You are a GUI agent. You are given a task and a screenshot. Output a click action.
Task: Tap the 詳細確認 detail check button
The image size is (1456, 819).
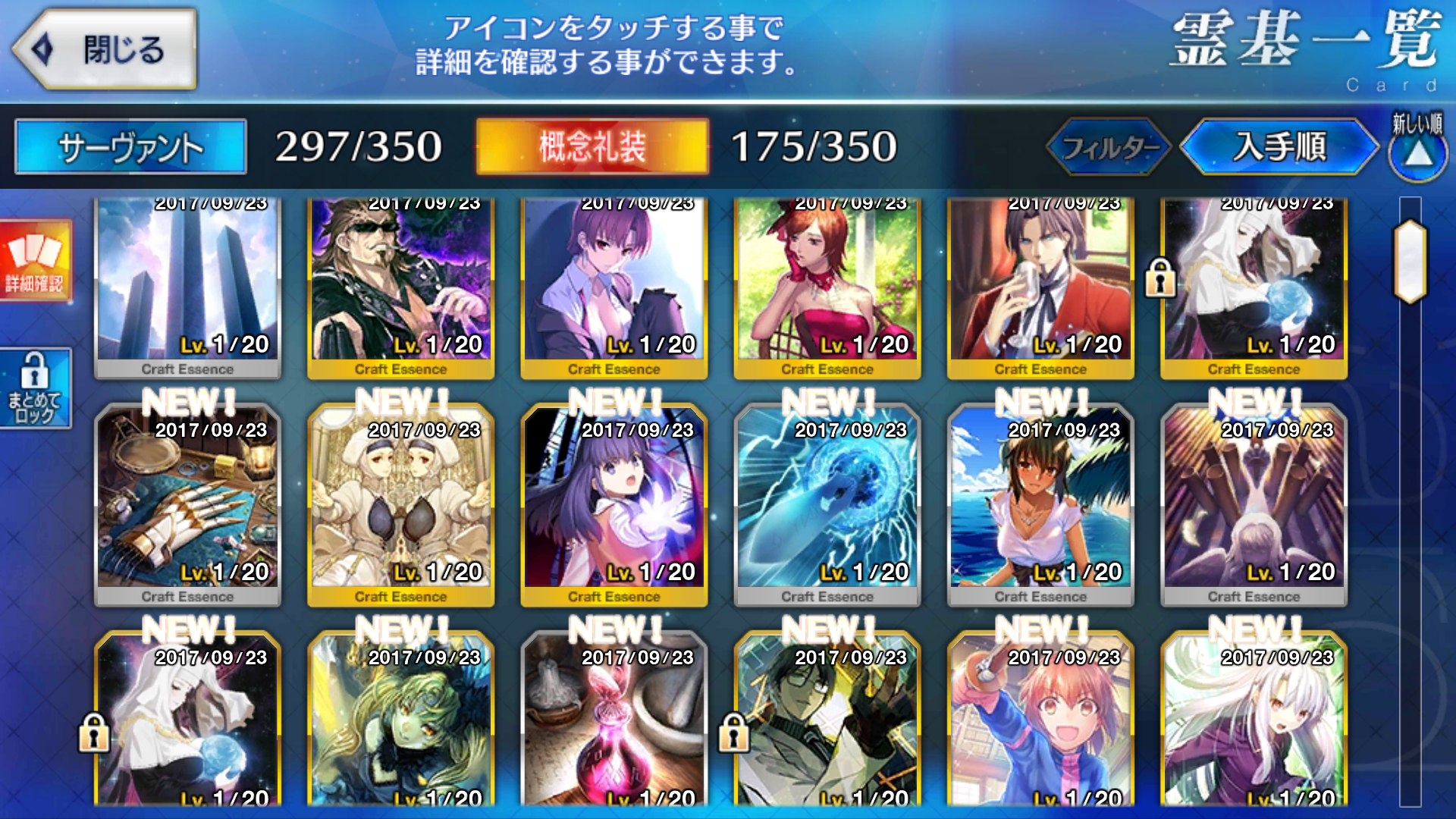pyautogui.click(x=35, y=262)
